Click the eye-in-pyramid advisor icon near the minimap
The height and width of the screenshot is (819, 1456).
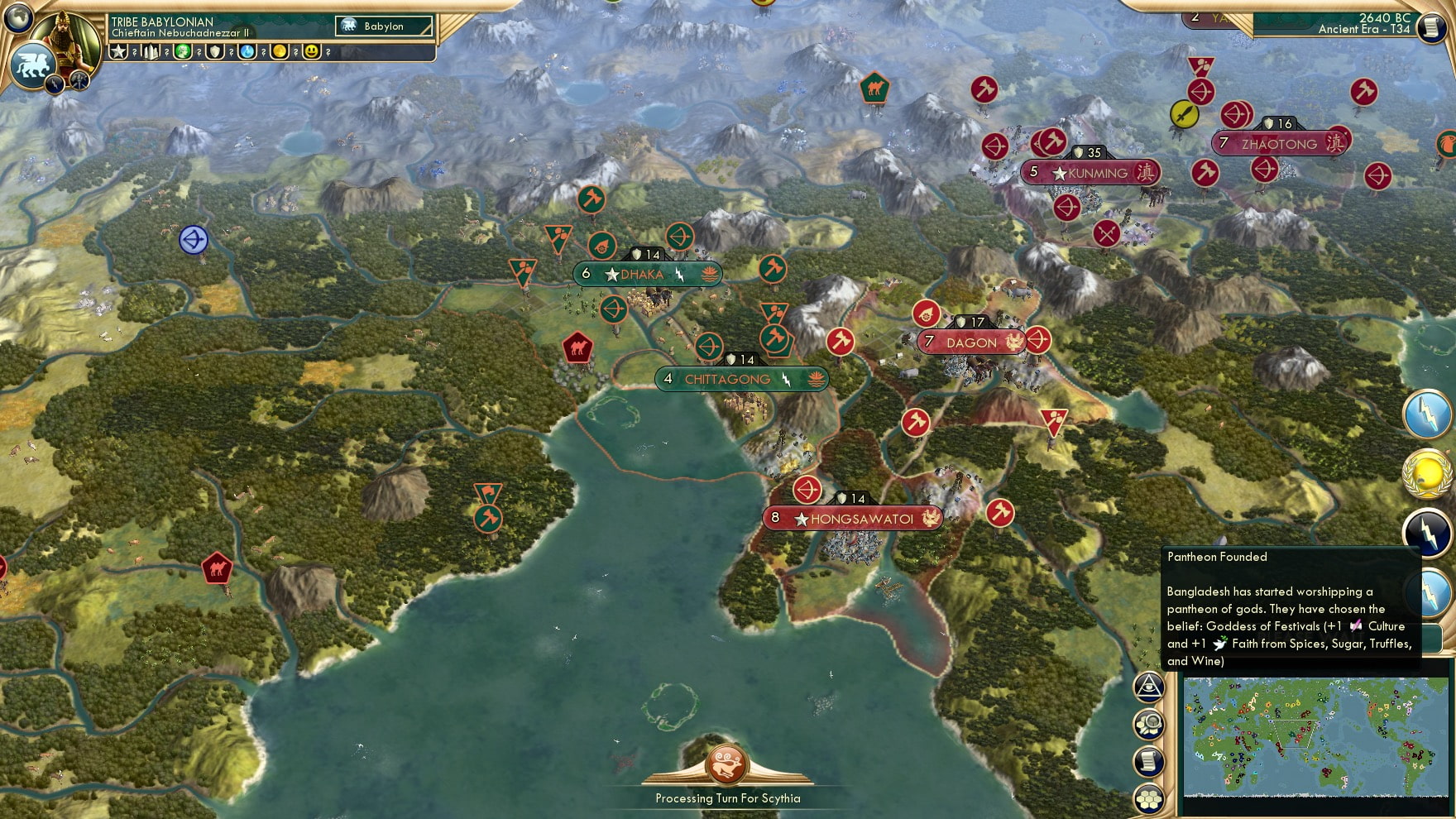point(1148,687)
